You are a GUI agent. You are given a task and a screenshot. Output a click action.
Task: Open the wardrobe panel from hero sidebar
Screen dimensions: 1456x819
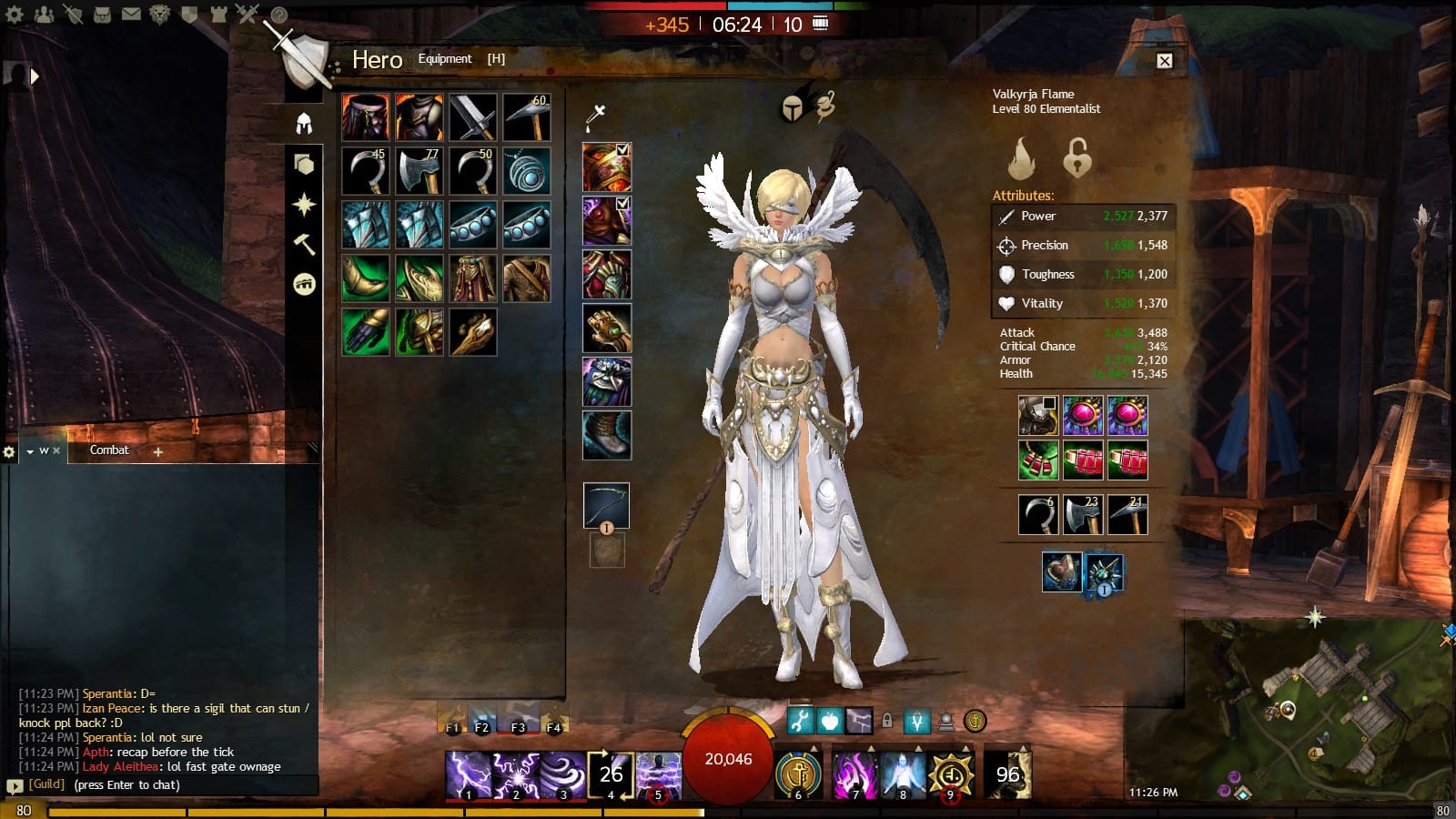302,164
